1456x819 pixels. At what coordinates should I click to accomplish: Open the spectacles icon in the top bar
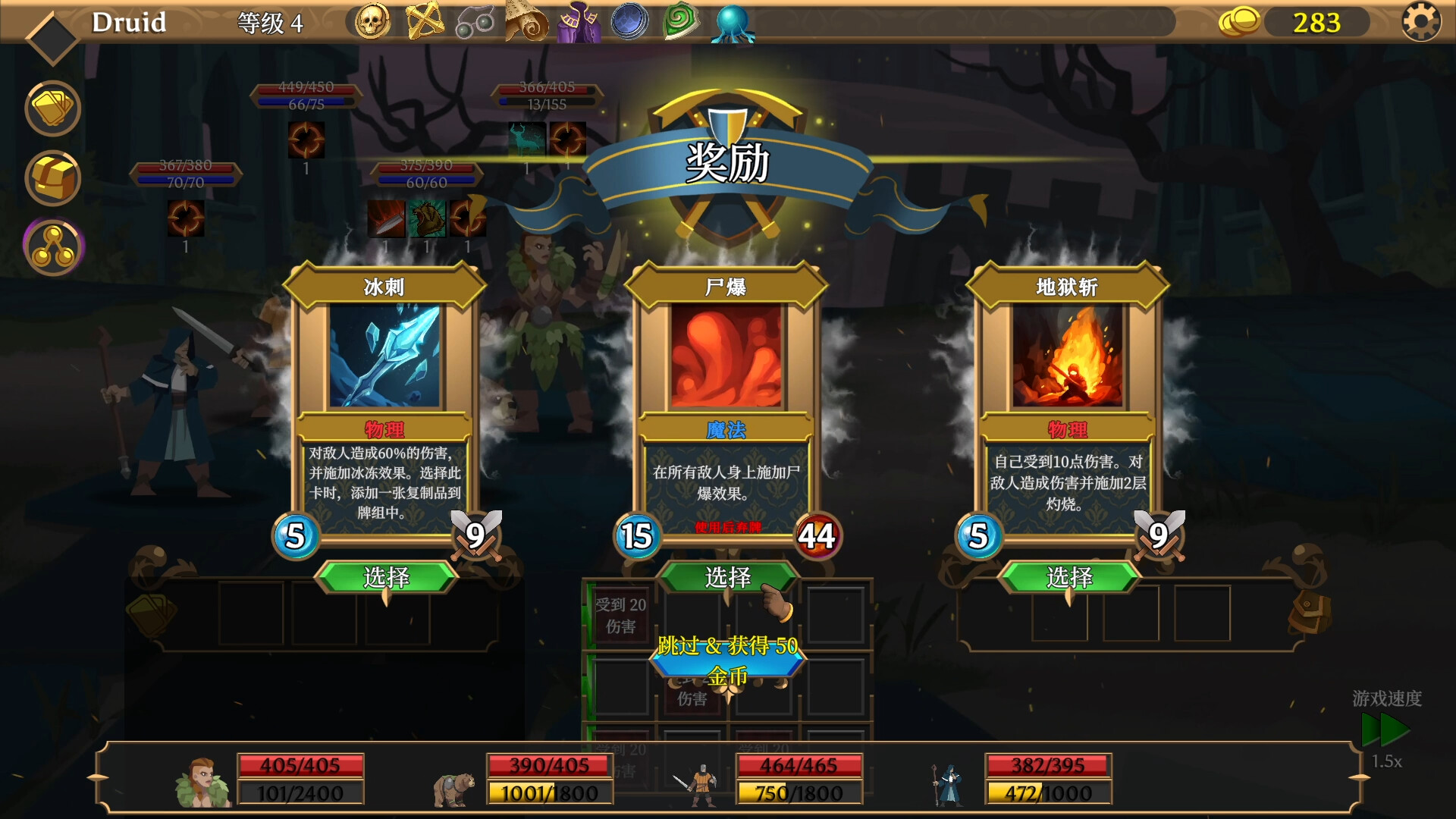476,22
